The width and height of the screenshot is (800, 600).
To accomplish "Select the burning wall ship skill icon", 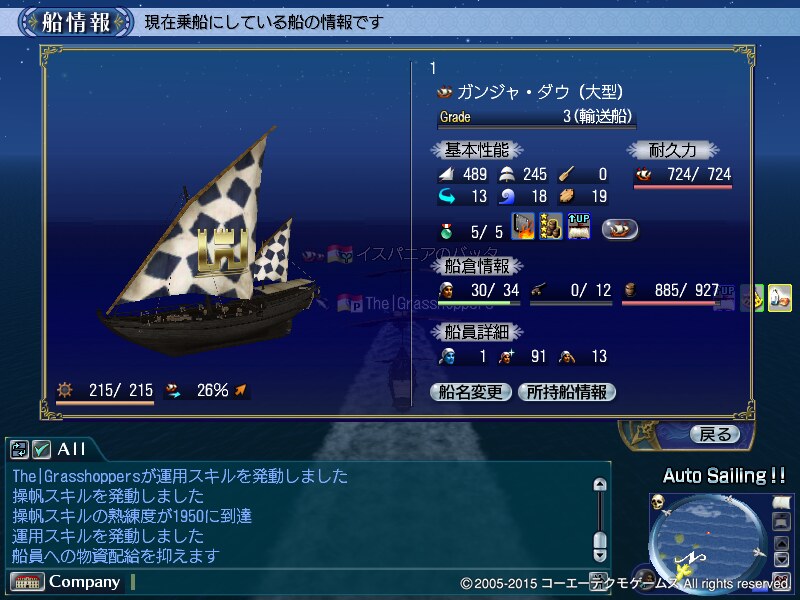I will tap(524, 228).
